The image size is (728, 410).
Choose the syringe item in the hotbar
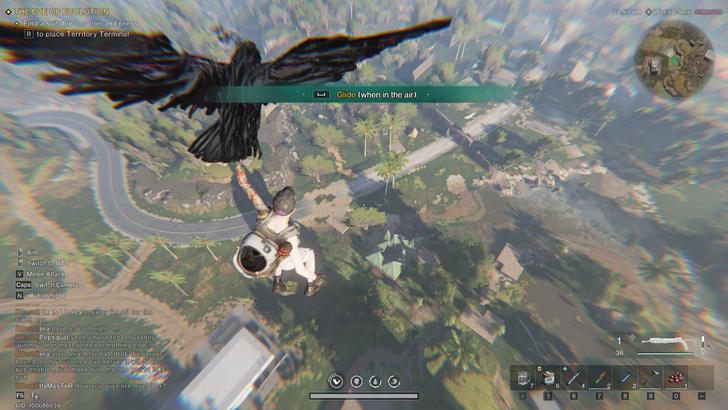click(573, 378)
